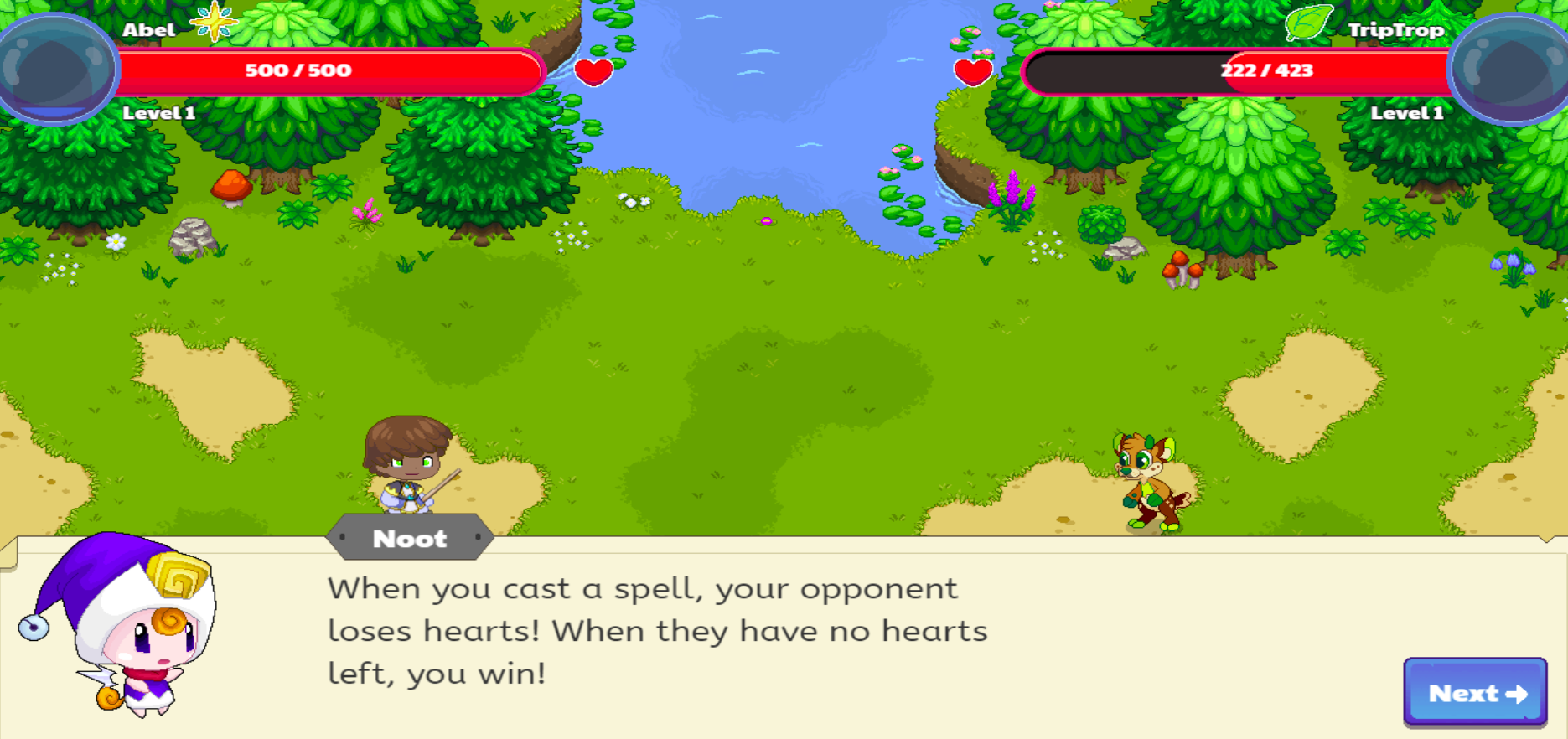Expand the right notch of the Noot nameplate
Screen dimensions: 1568x739
point(480,539)
